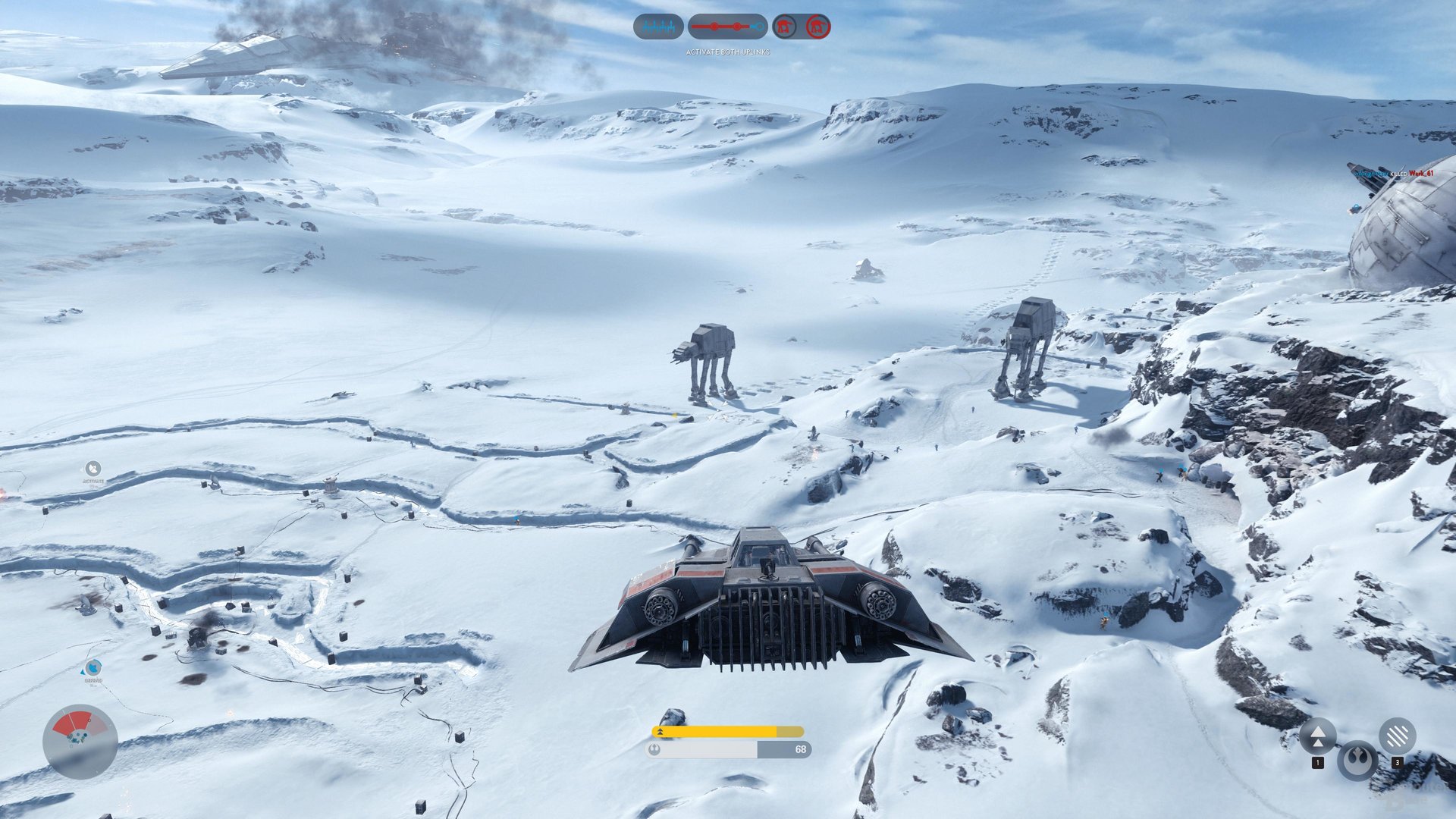The width and height of the screenshot is (1456, 819).
Task: Expand the power-up slot labeled 1
Action: coord(1318,762)
